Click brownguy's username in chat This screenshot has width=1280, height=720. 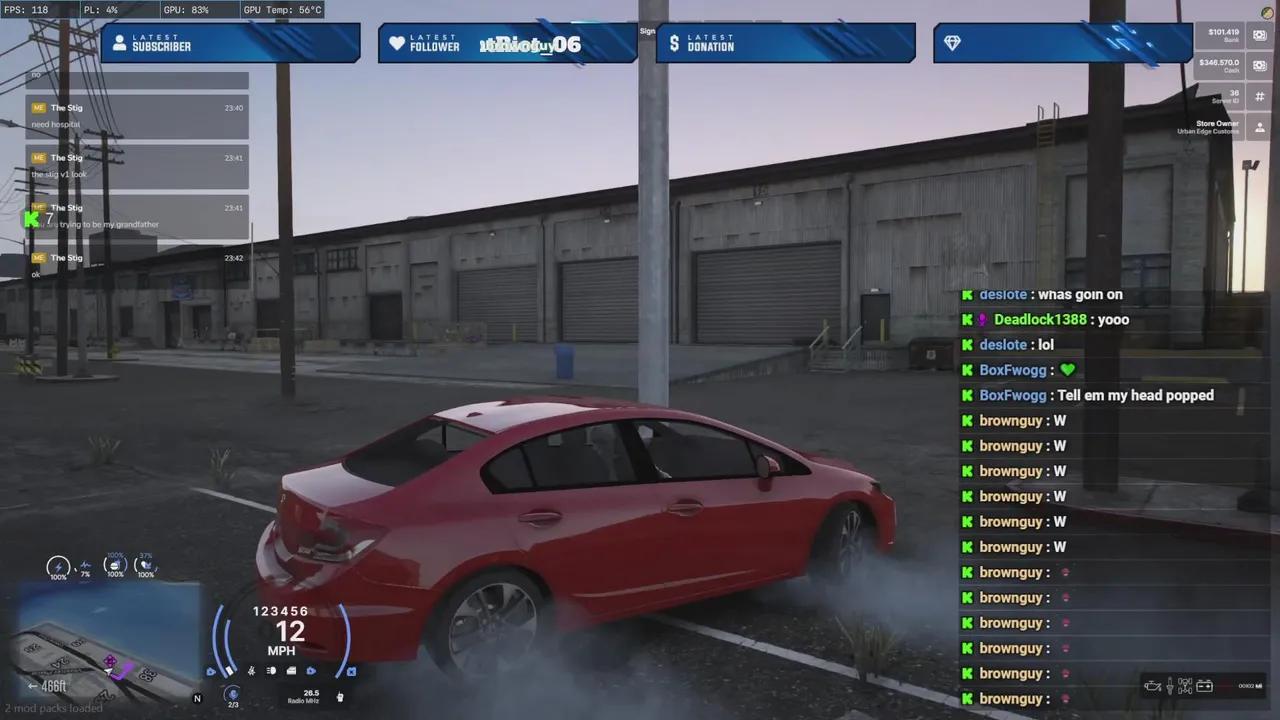point(1013,420)
